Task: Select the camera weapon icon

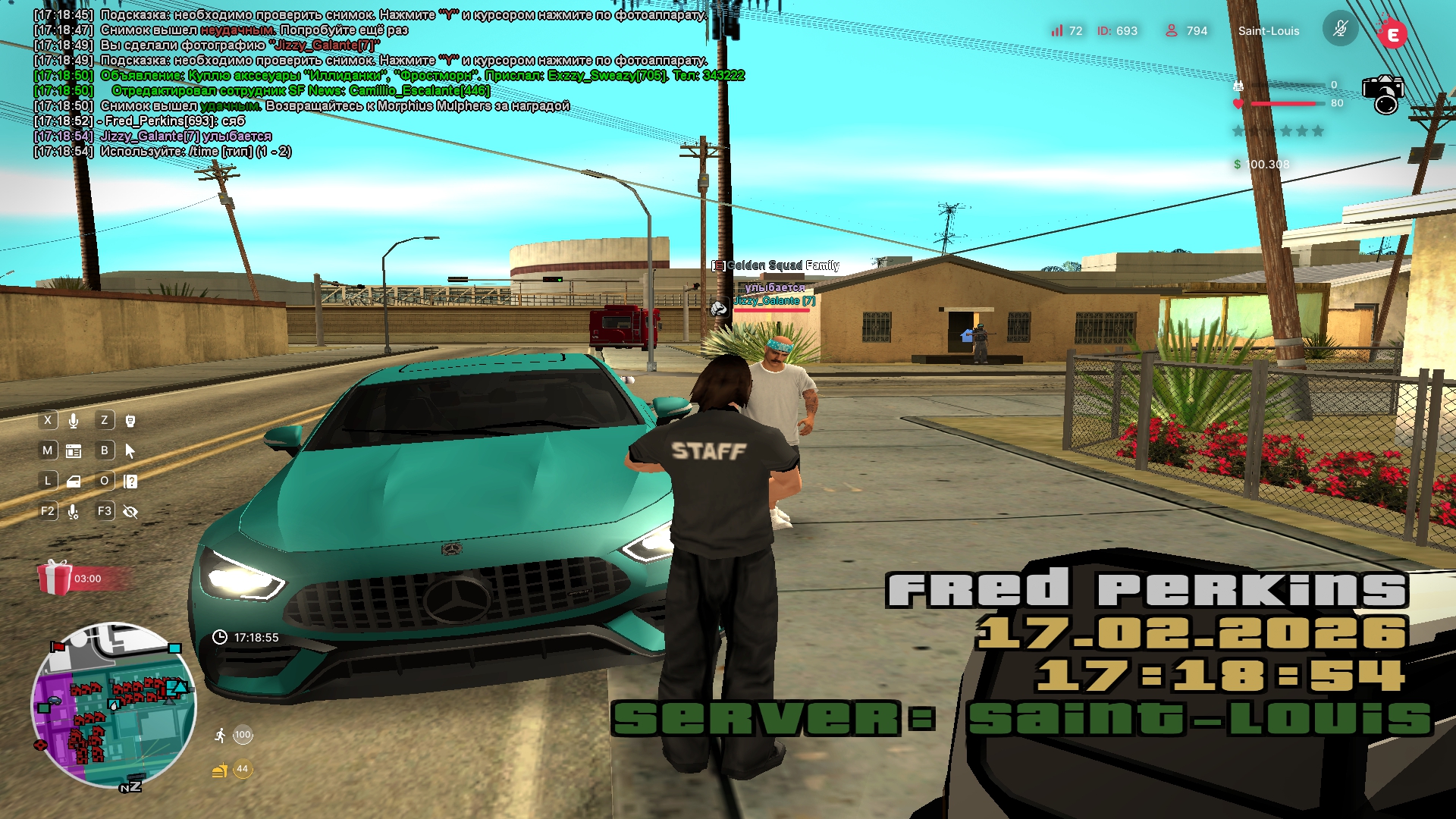Action: click(1383, 94)
